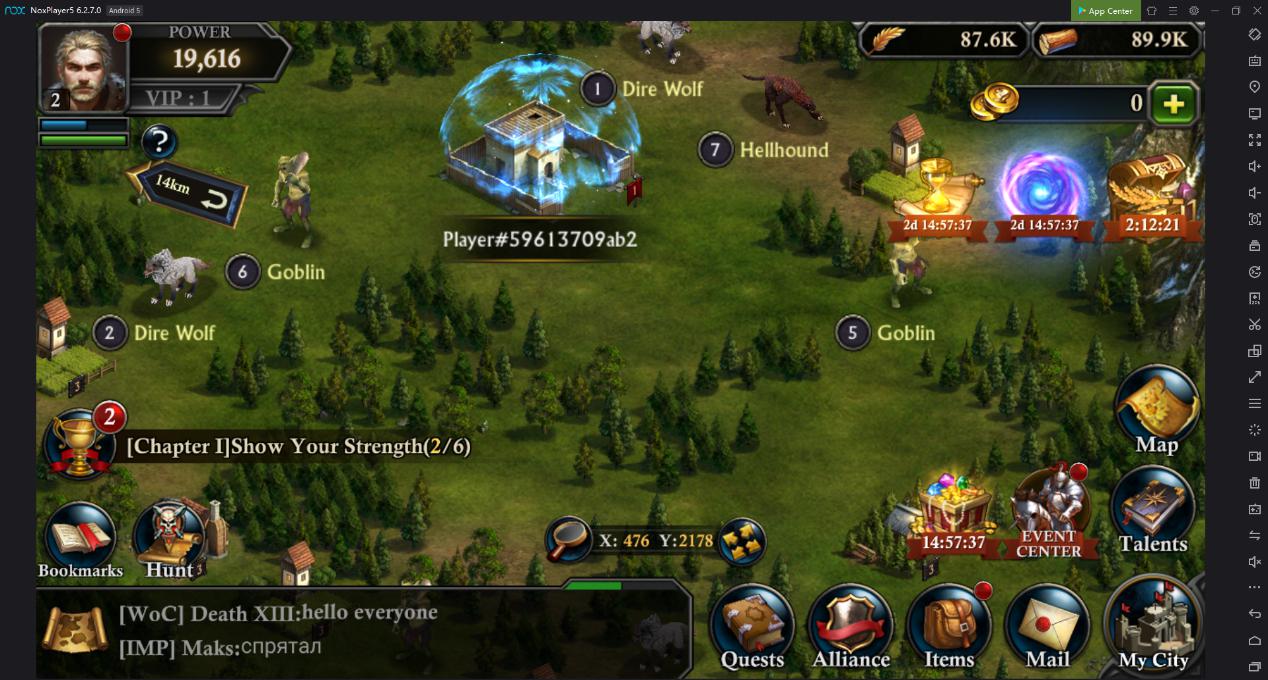The height and width of the screenshot is (680, 1268).
Task: Open the VIP level panel
Action: pos(179,98)
